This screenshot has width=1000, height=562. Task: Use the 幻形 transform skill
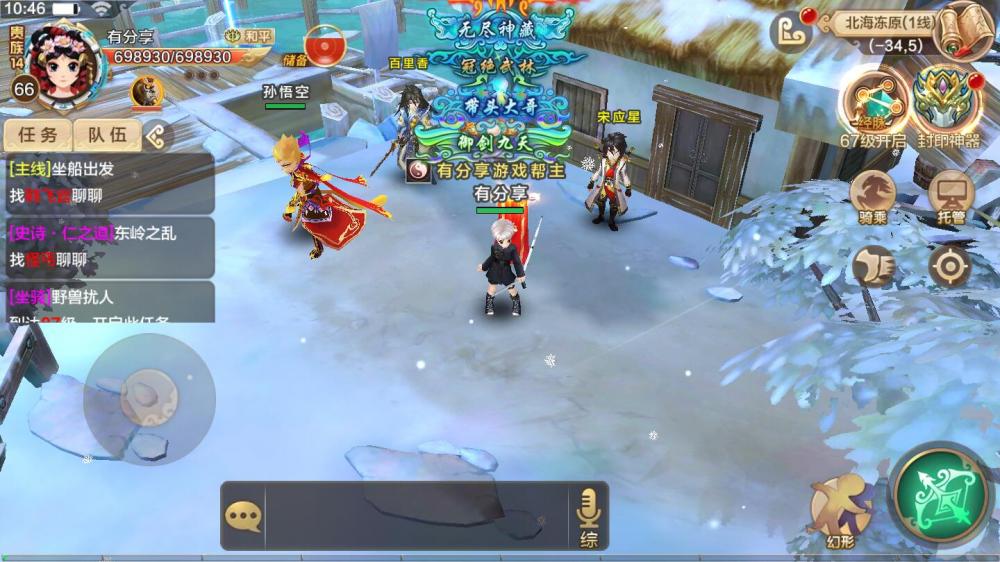[x=840, y=505]
